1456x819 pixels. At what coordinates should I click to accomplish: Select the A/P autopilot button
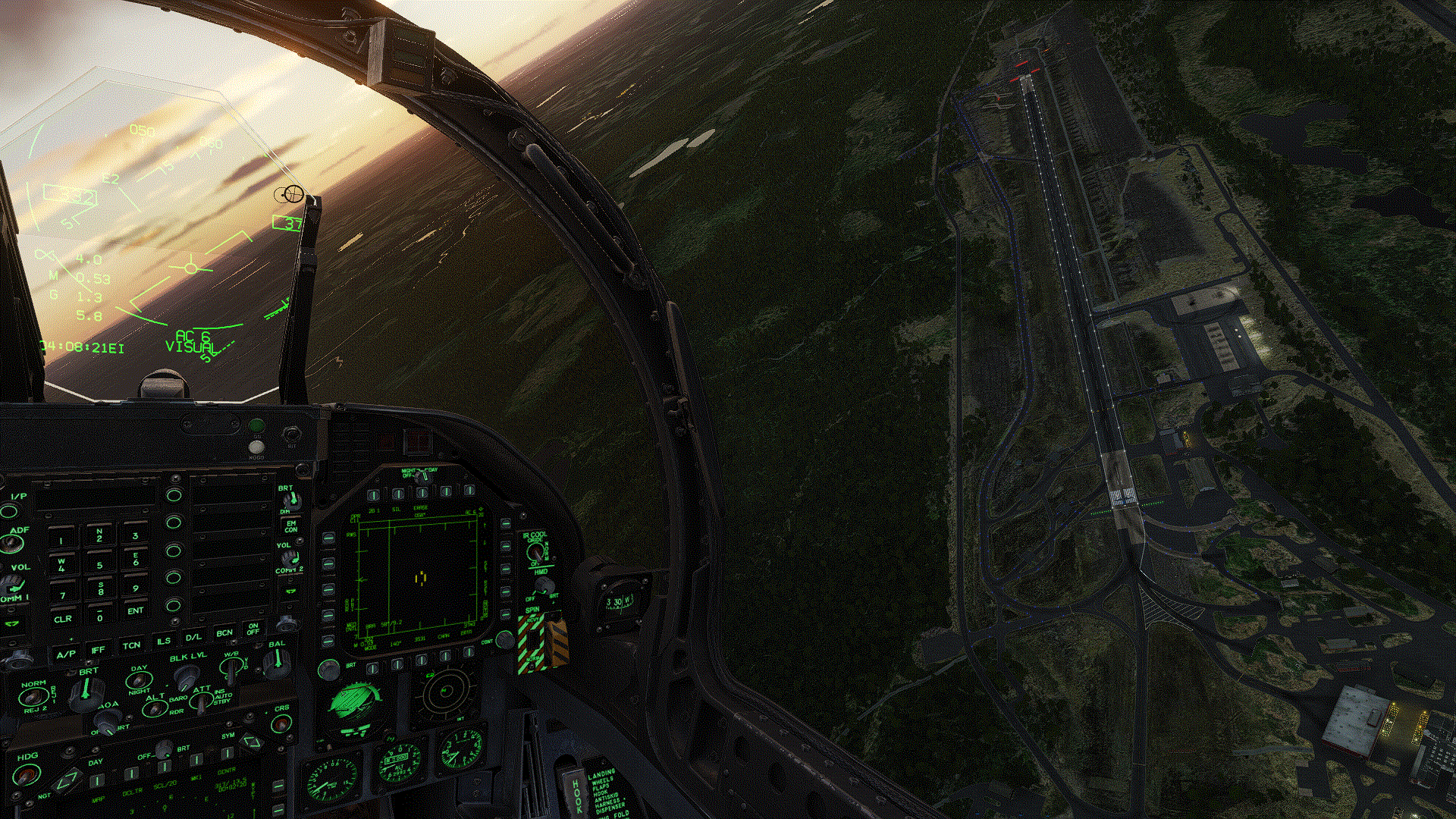coord(66,654)
